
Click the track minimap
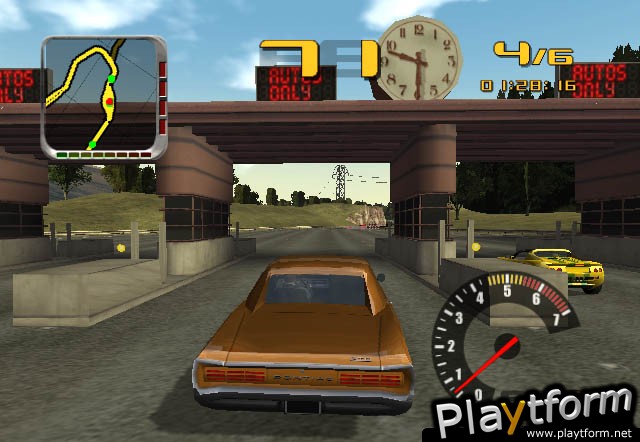(x=103, y=98)
